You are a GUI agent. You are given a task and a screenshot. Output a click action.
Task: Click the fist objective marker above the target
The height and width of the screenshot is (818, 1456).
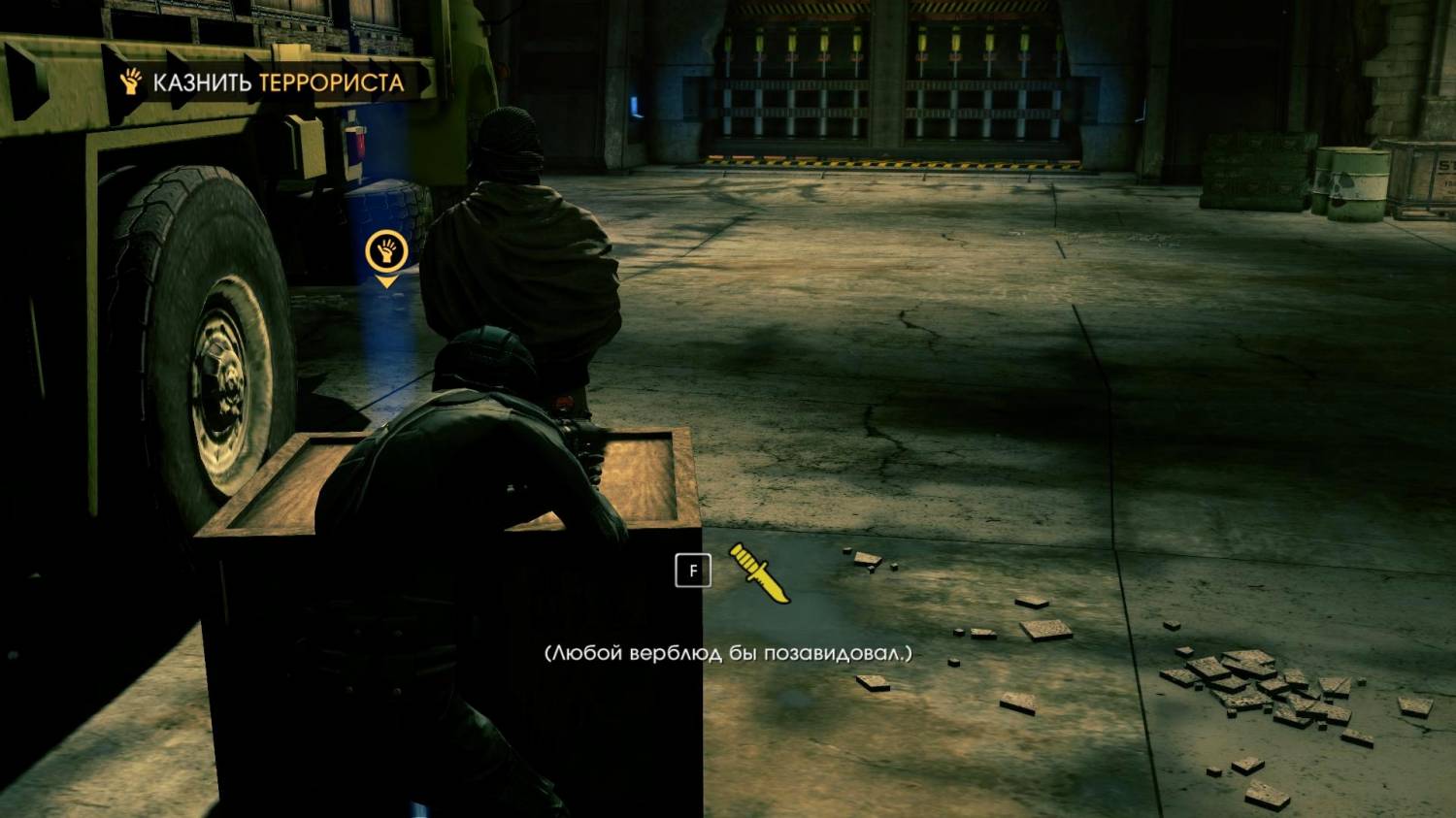click(385, 252)
